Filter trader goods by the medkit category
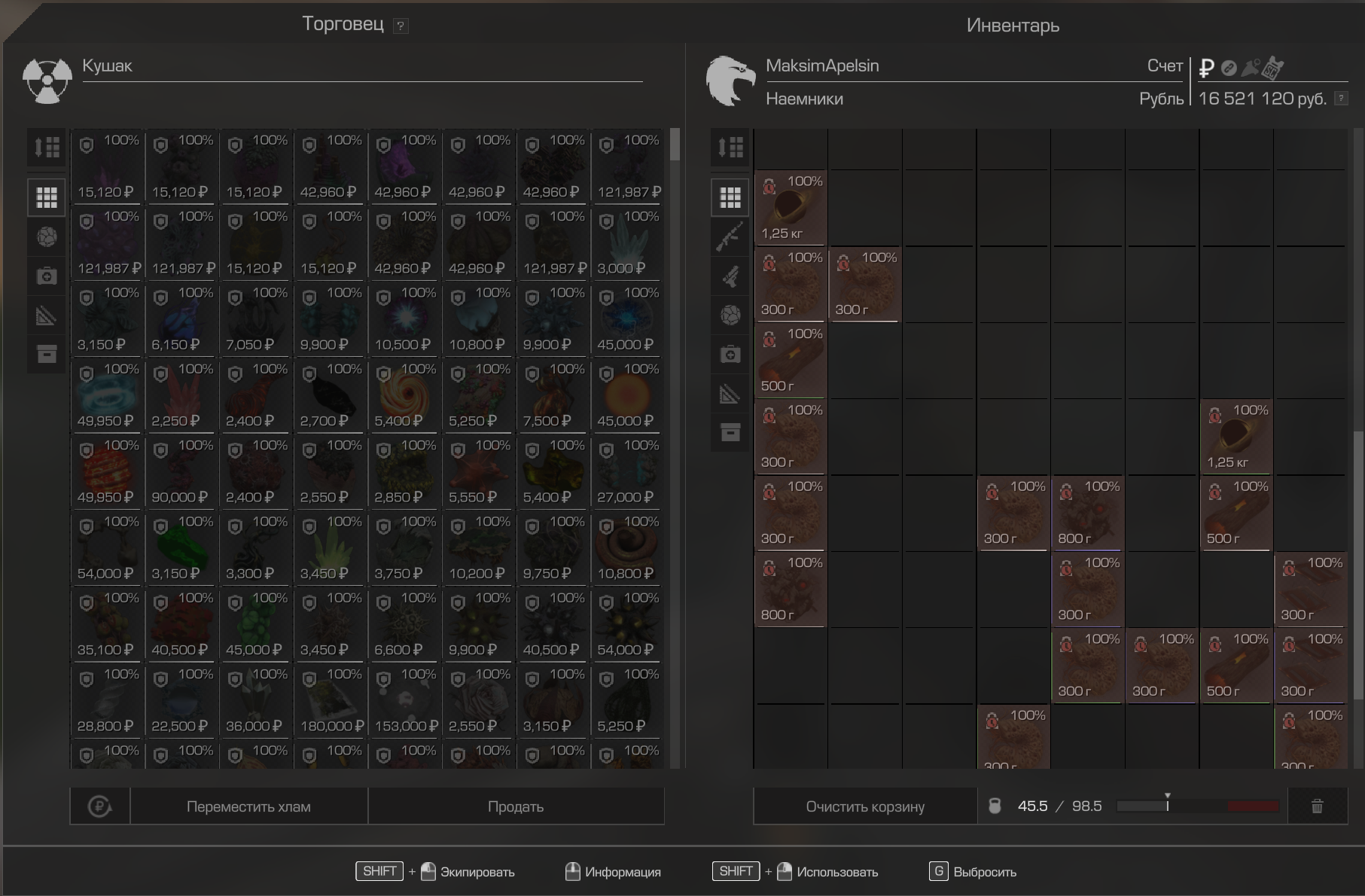This screenshot has width=1365, height=896. (x=47, y=276)
